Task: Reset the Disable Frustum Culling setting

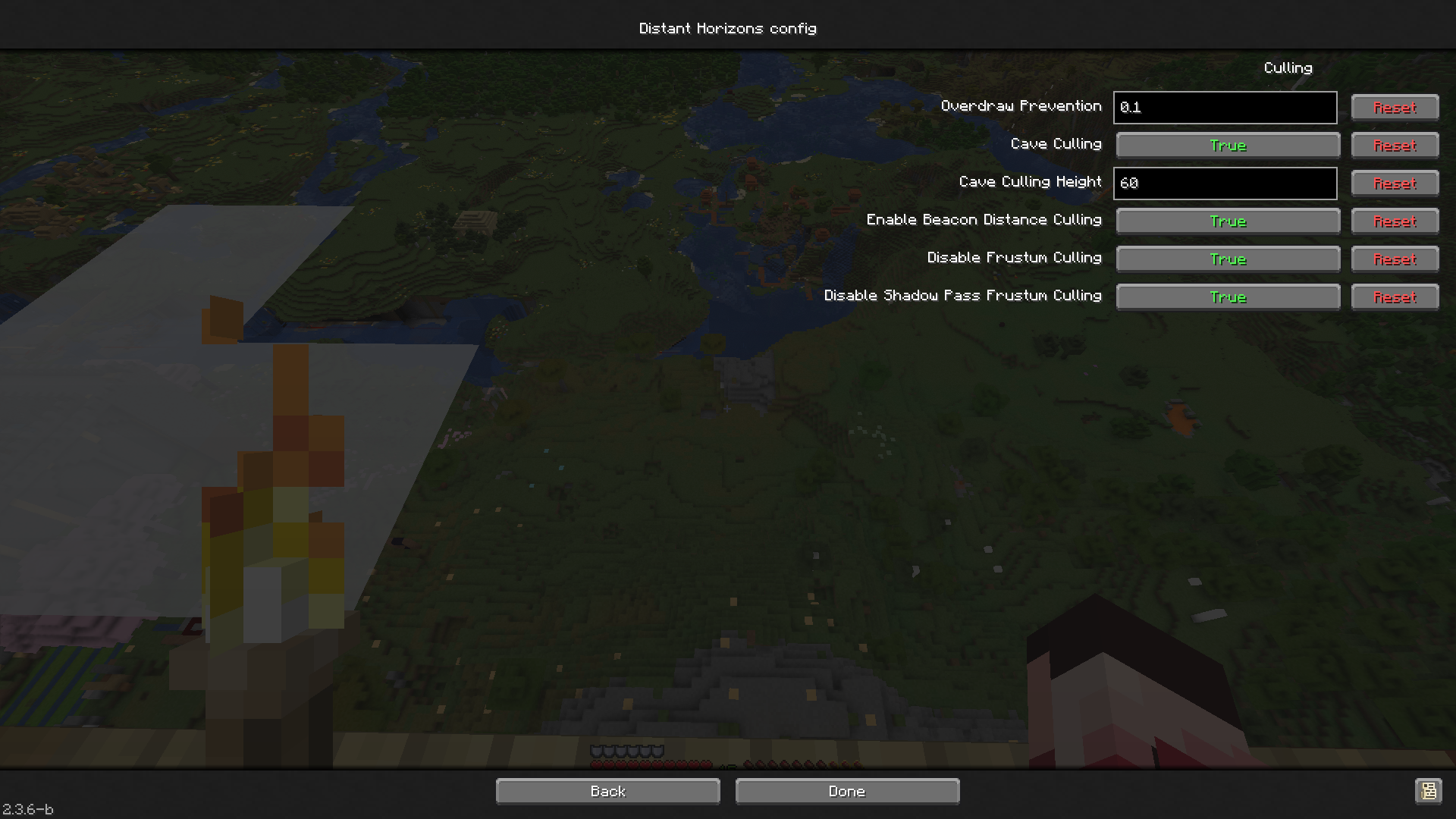Action: (1395, 259)
